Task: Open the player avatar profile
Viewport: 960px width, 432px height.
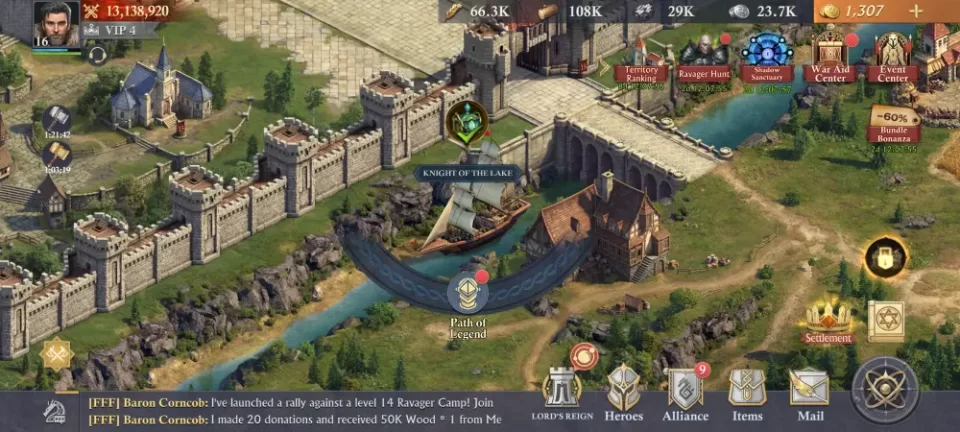Action: (x=56, y=24)
